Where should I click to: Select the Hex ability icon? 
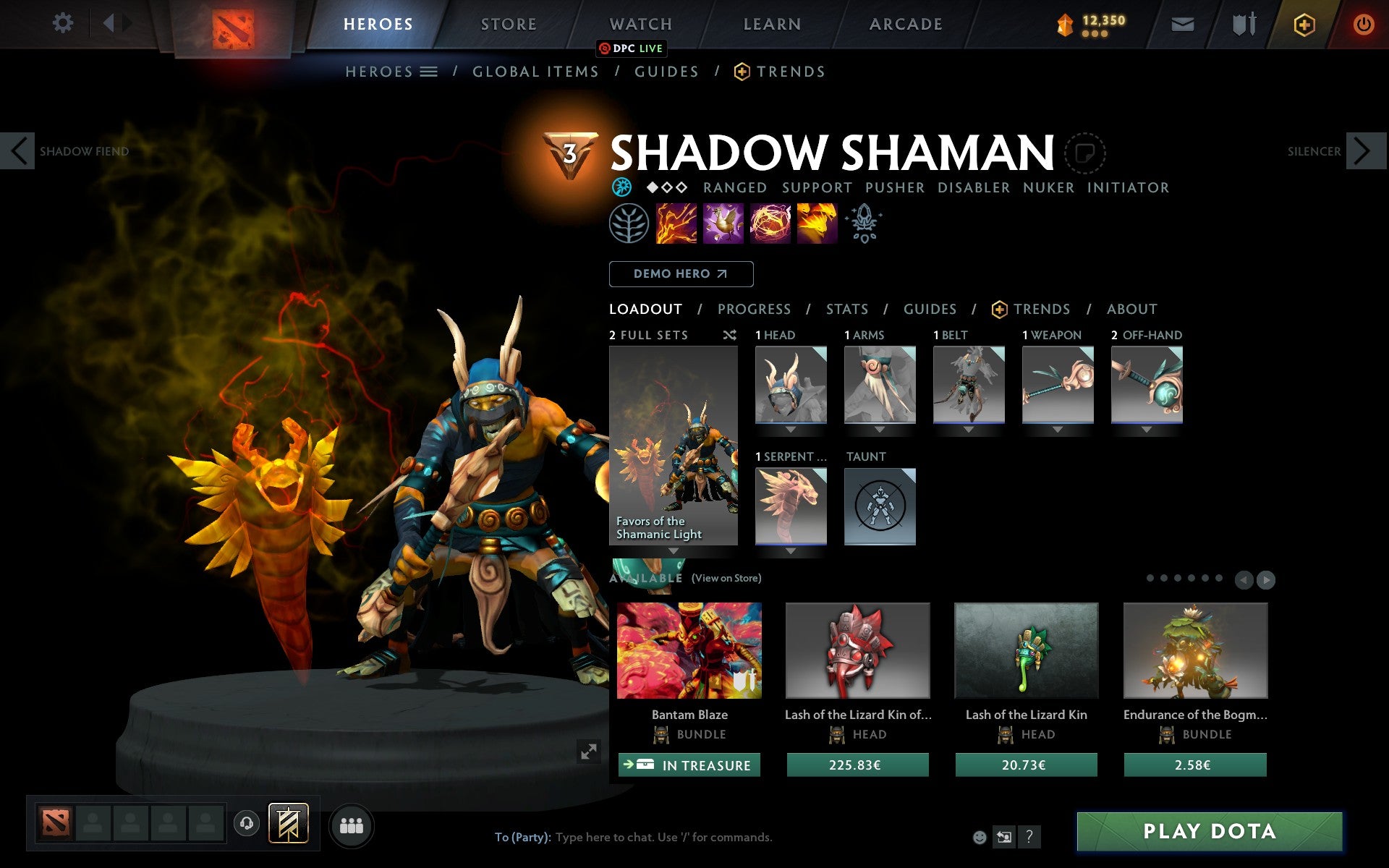723,224
